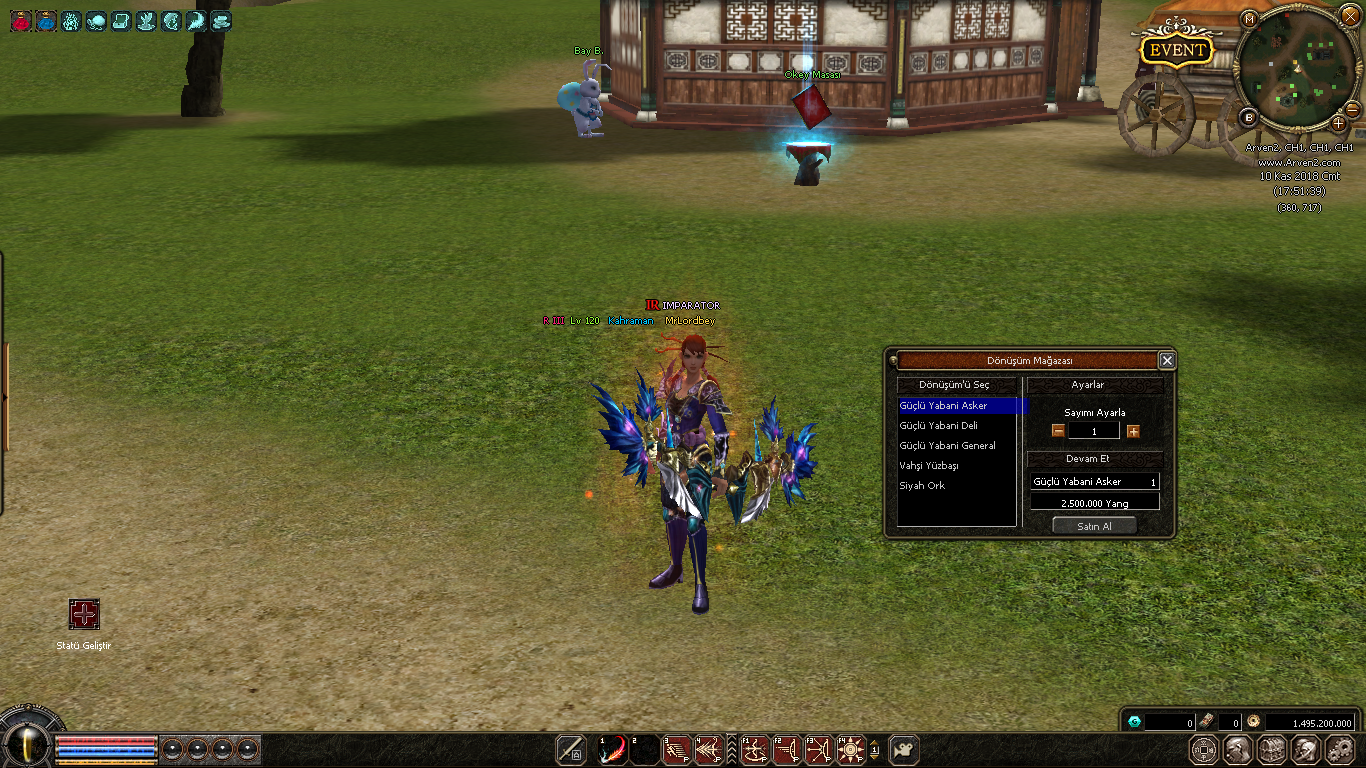Zoom in the minimap
1366x768 pixels.
tap(1338, 123)
